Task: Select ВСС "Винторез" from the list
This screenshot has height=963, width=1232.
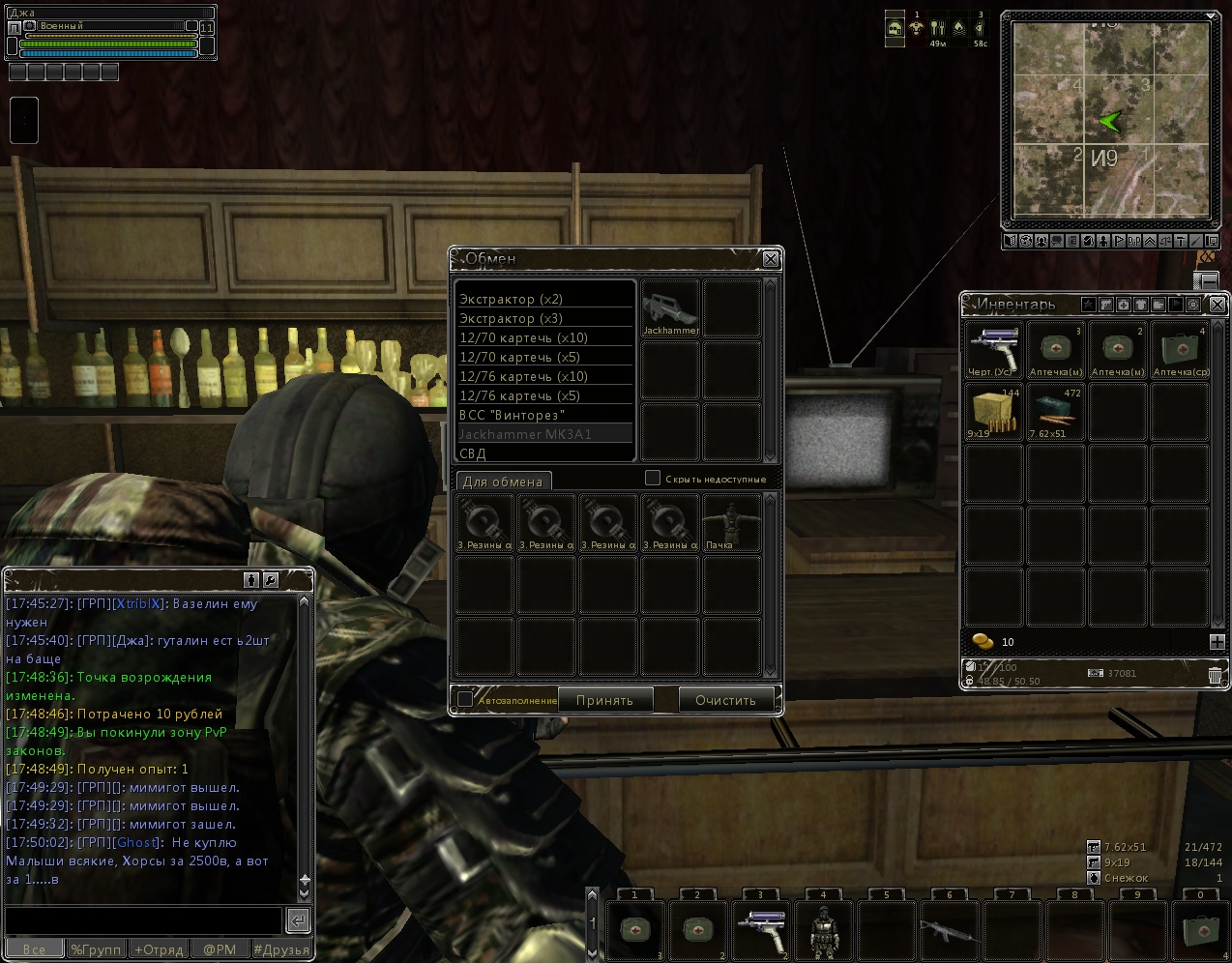Action: point(544,415)
